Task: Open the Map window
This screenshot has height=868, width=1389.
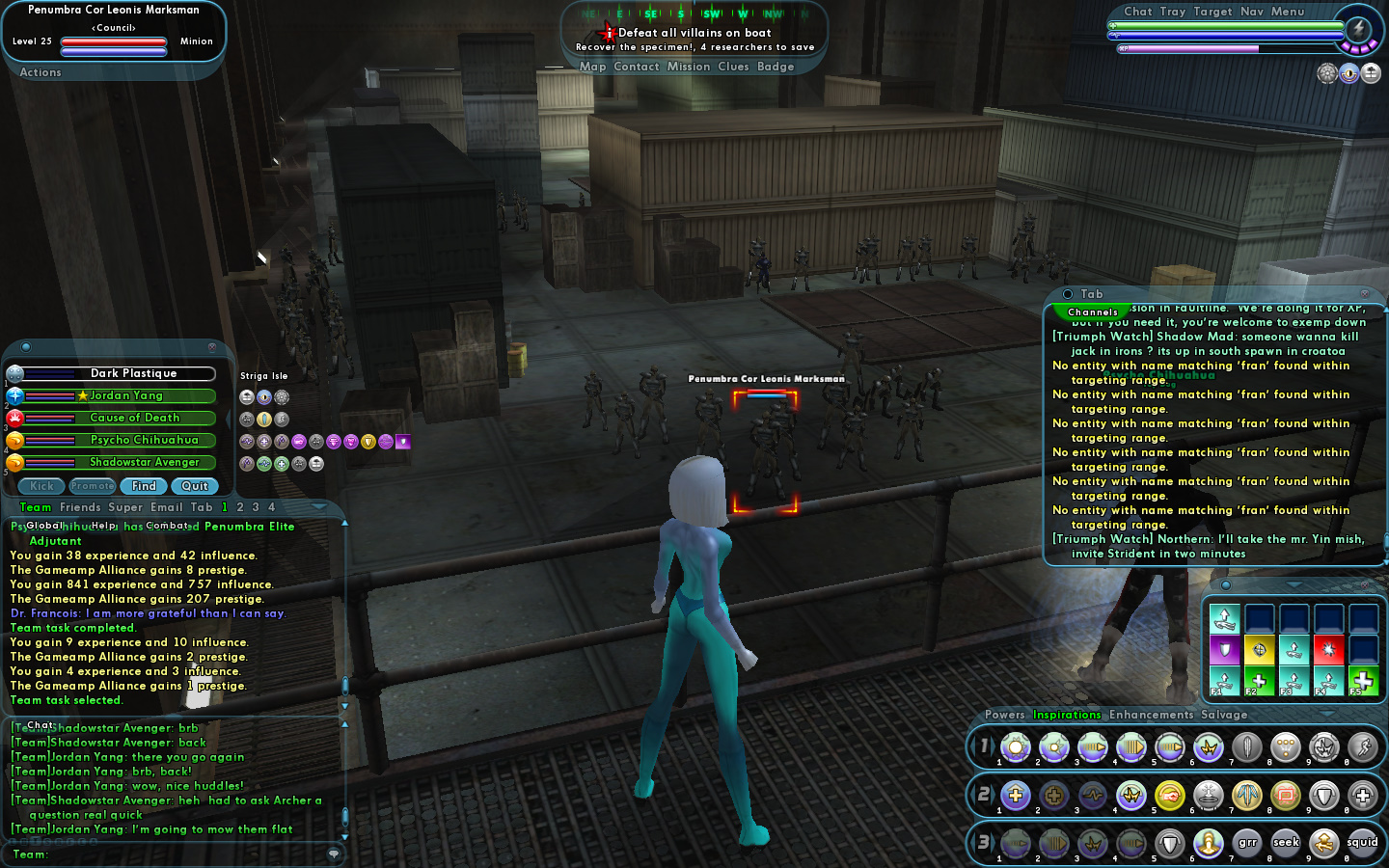Action: 592,68
